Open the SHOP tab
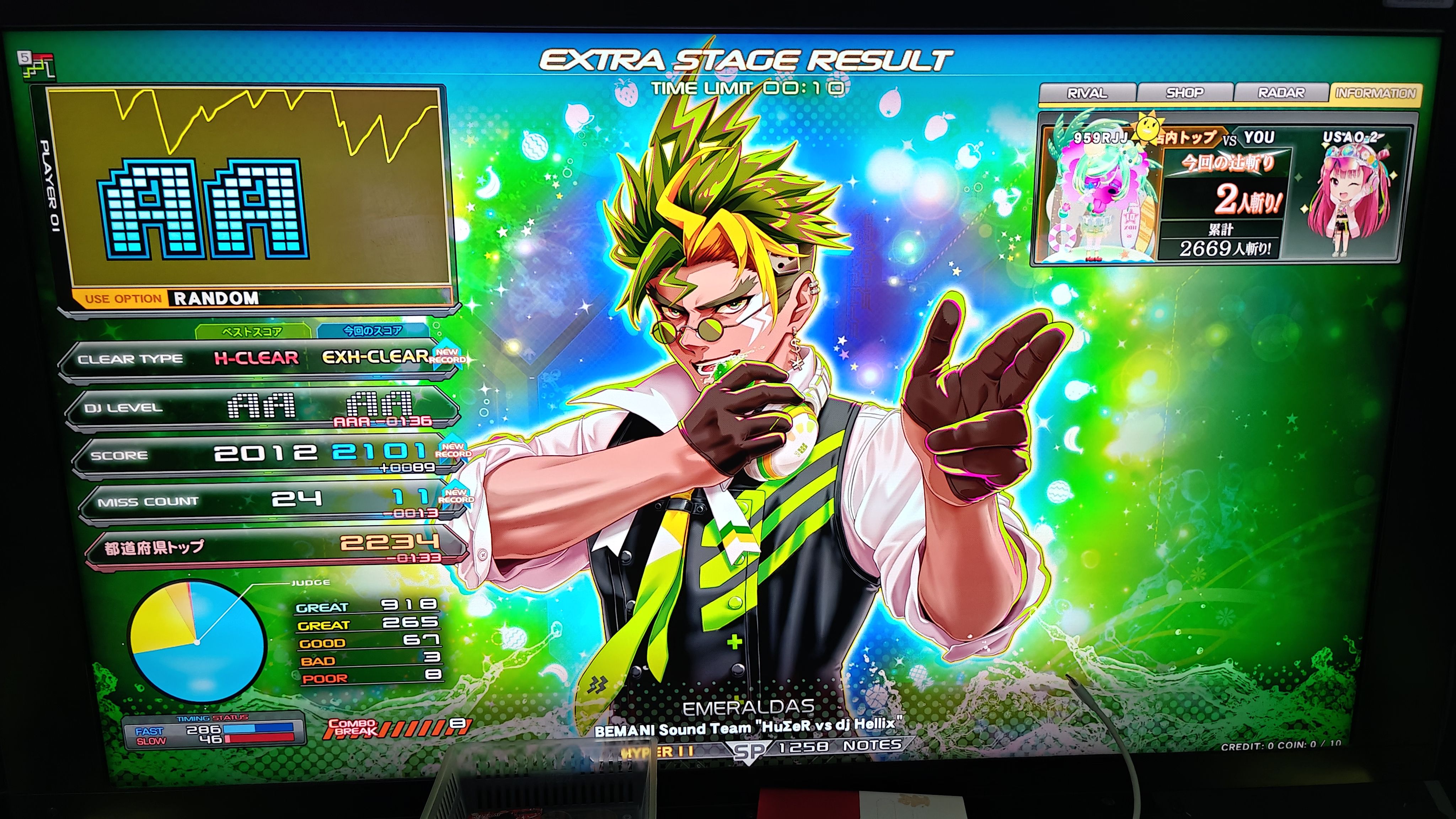This screenshot has width=1456, height=819. (x=1185, y=93)
